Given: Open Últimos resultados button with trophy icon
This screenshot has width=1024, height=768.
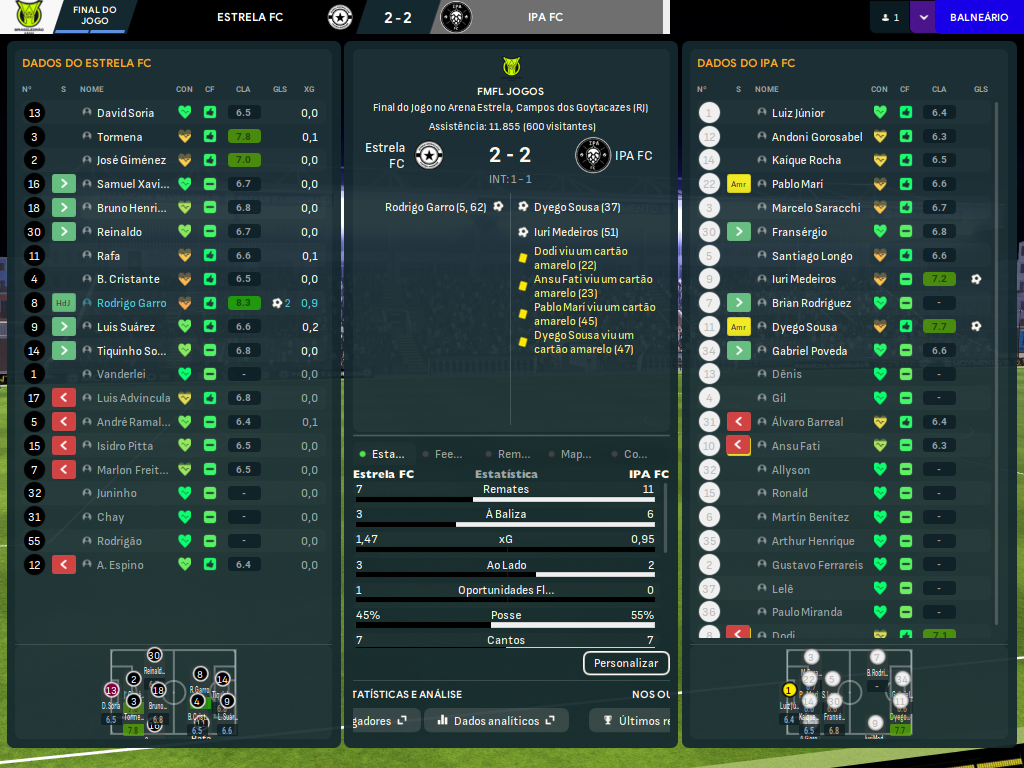Looking at the screenshot, I should (x=632, y=720).
